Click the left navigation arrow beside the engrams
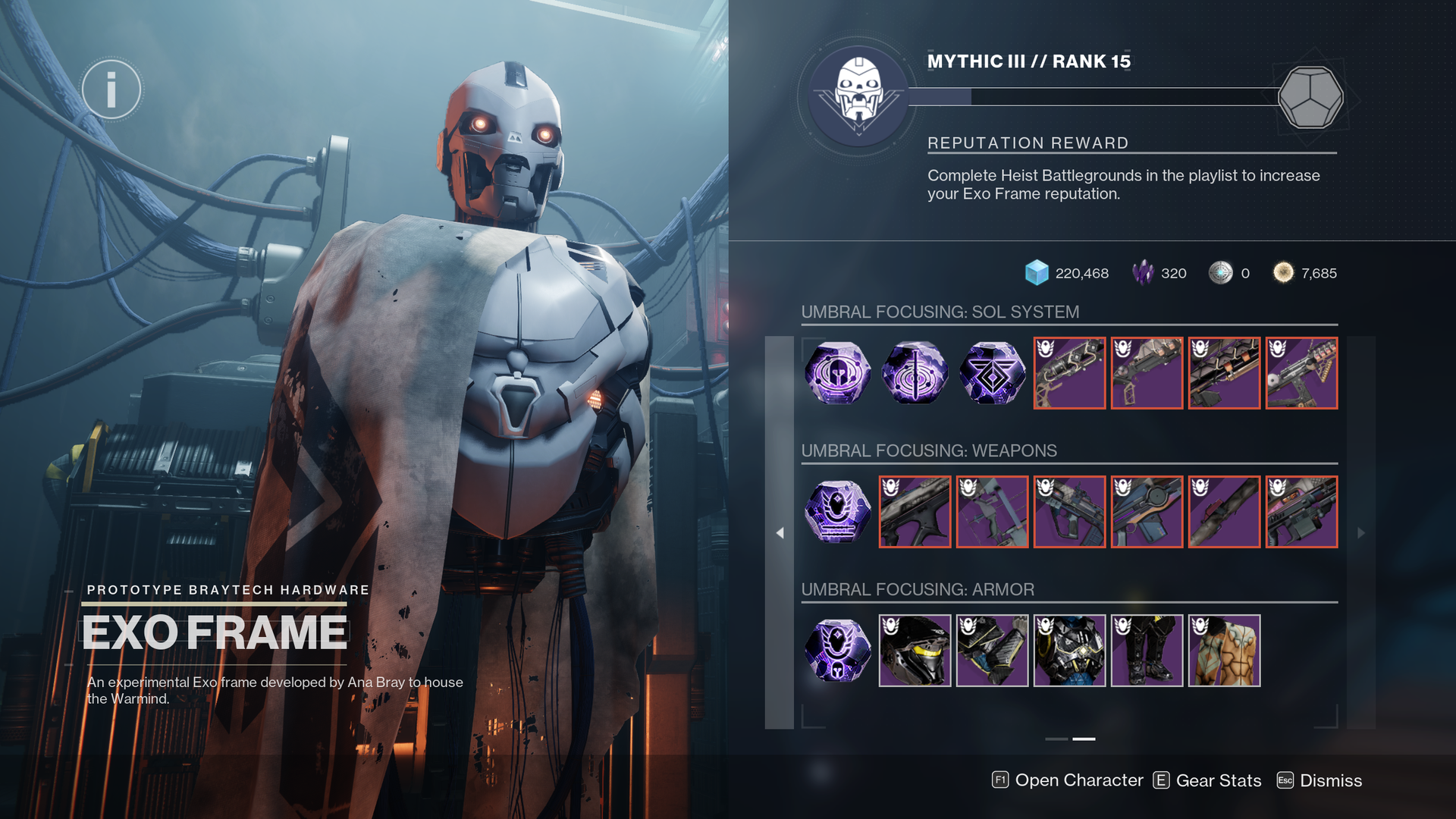The image size is (1456, 819). click(x=780, y=533)
